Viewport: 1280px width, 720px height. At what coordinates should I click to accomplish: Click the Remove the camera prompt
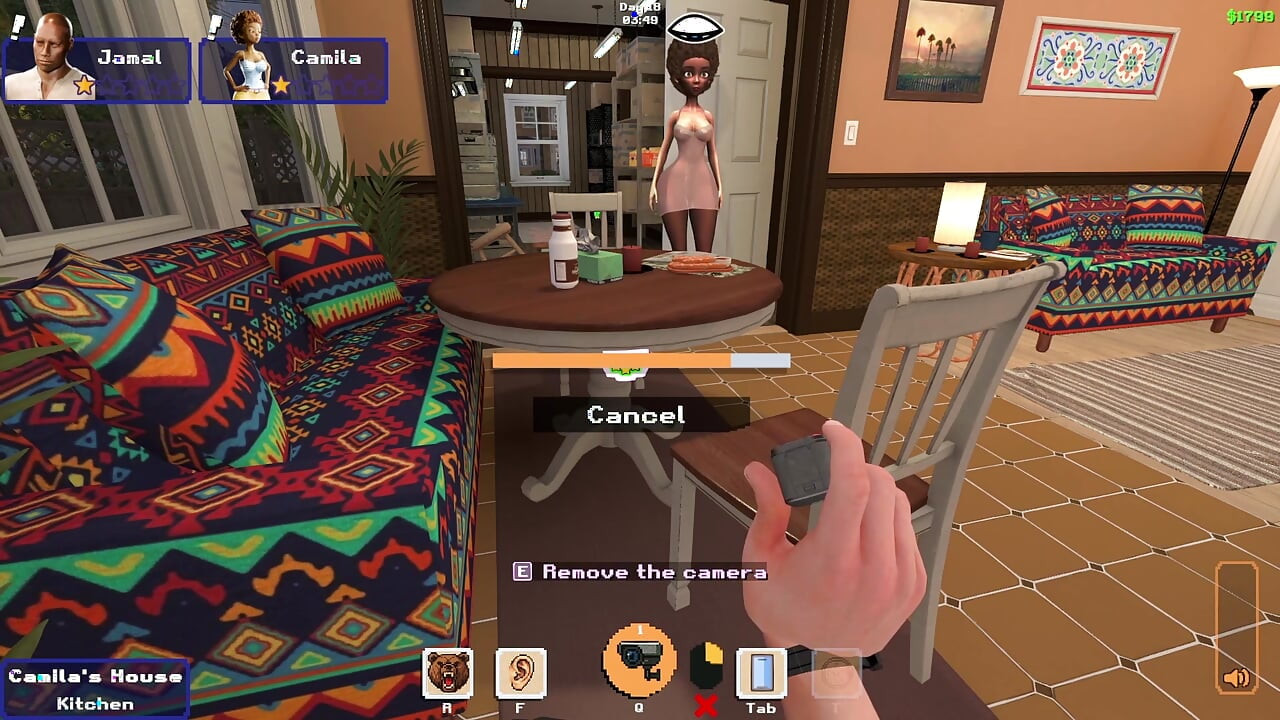coord(640,572)
